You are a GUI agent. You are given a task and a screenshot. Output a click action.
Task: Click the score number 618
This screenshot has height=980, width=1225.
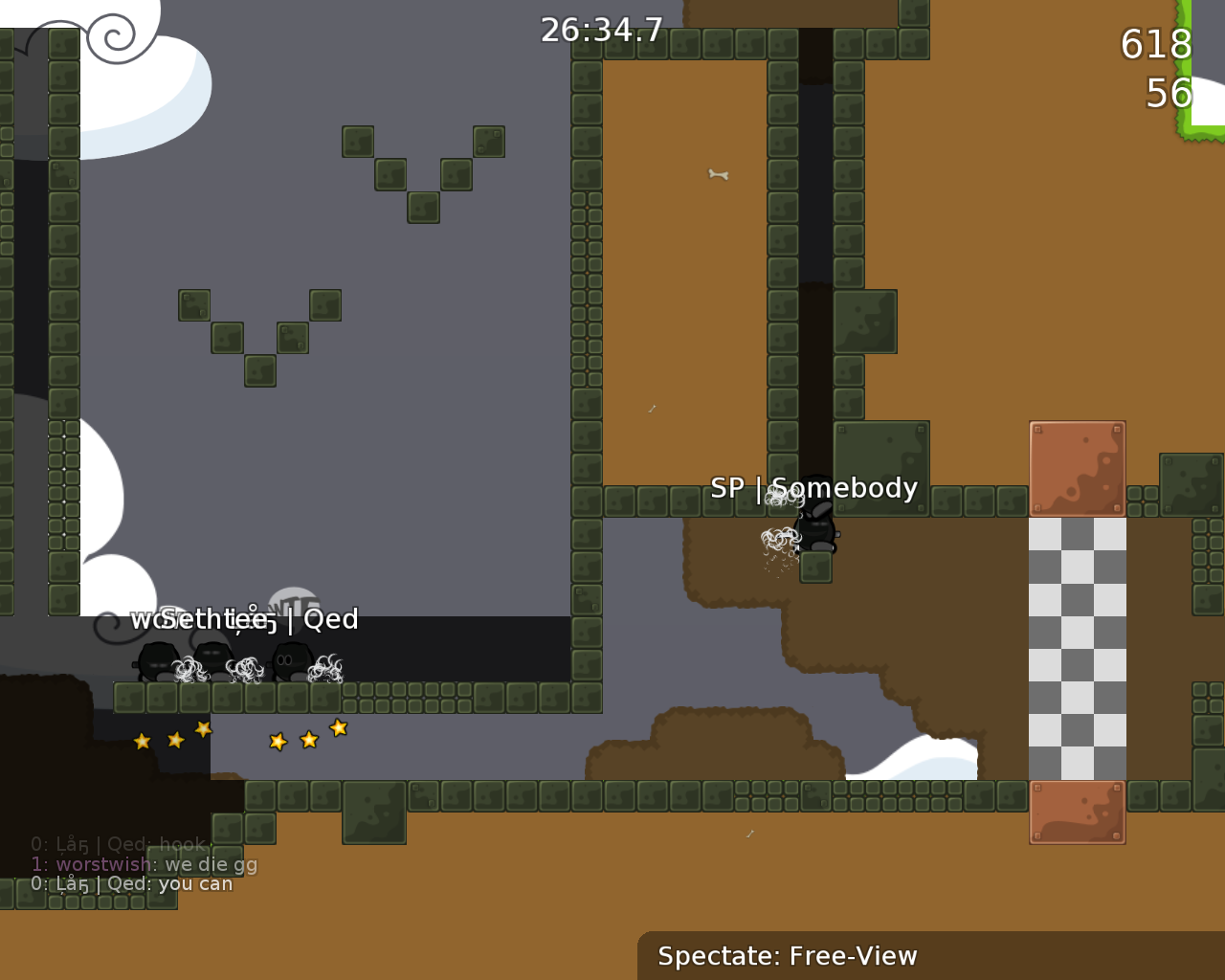[x=1154, y=45]
